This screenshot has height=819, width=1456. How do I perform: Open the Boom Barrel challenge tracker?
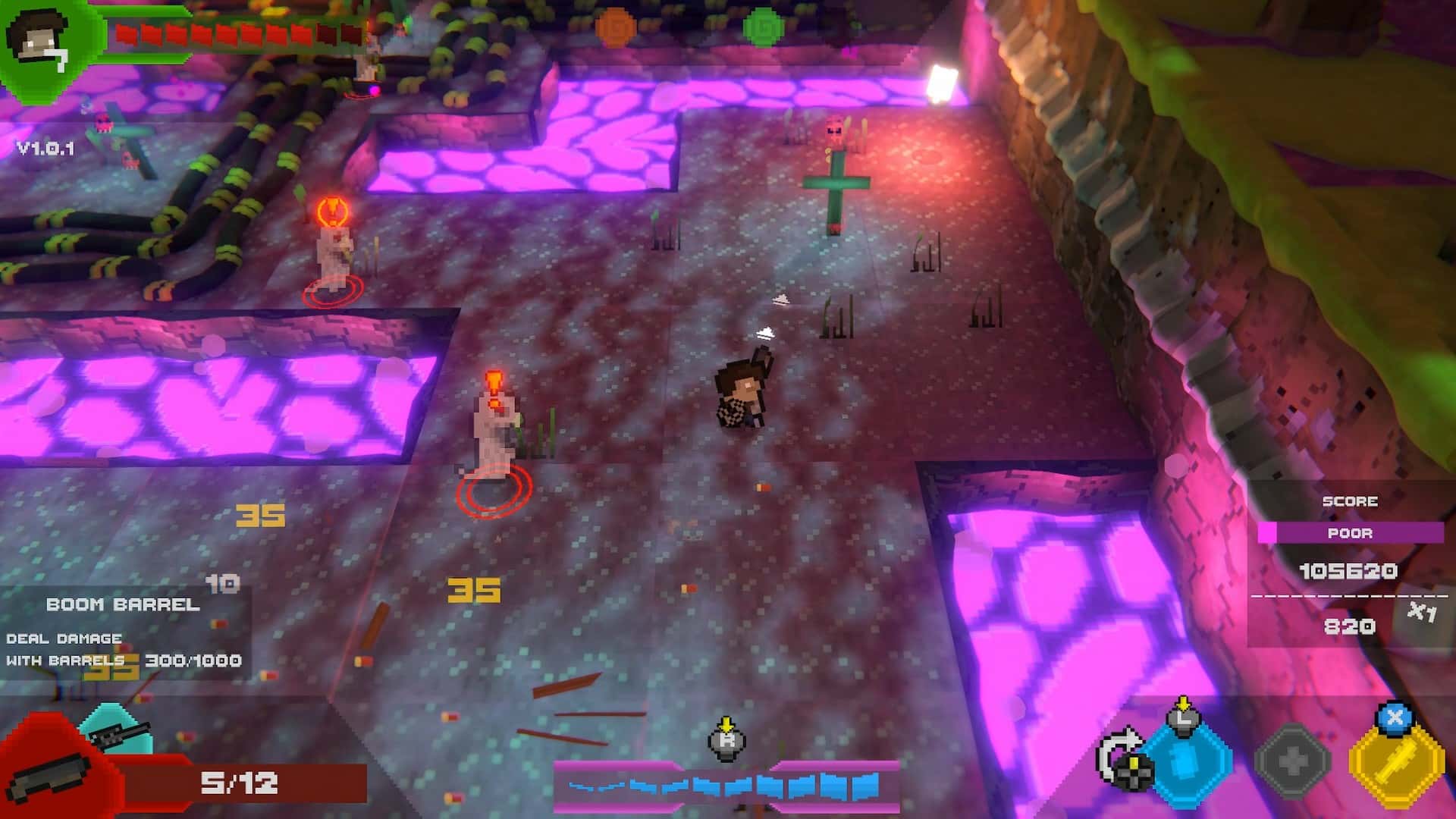coord(123,632)
